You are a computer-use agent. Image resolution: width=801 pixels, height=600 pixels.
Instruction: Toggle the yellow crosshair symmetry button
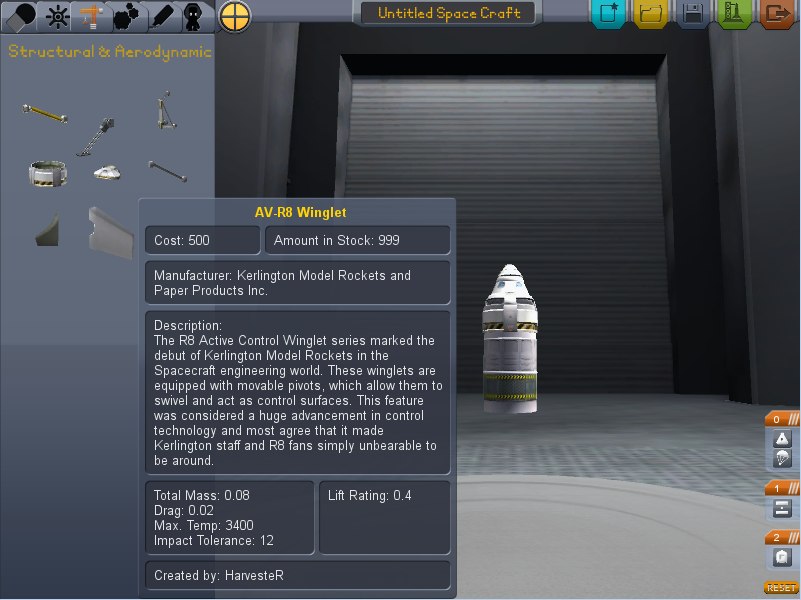click(x=234, y=16)
